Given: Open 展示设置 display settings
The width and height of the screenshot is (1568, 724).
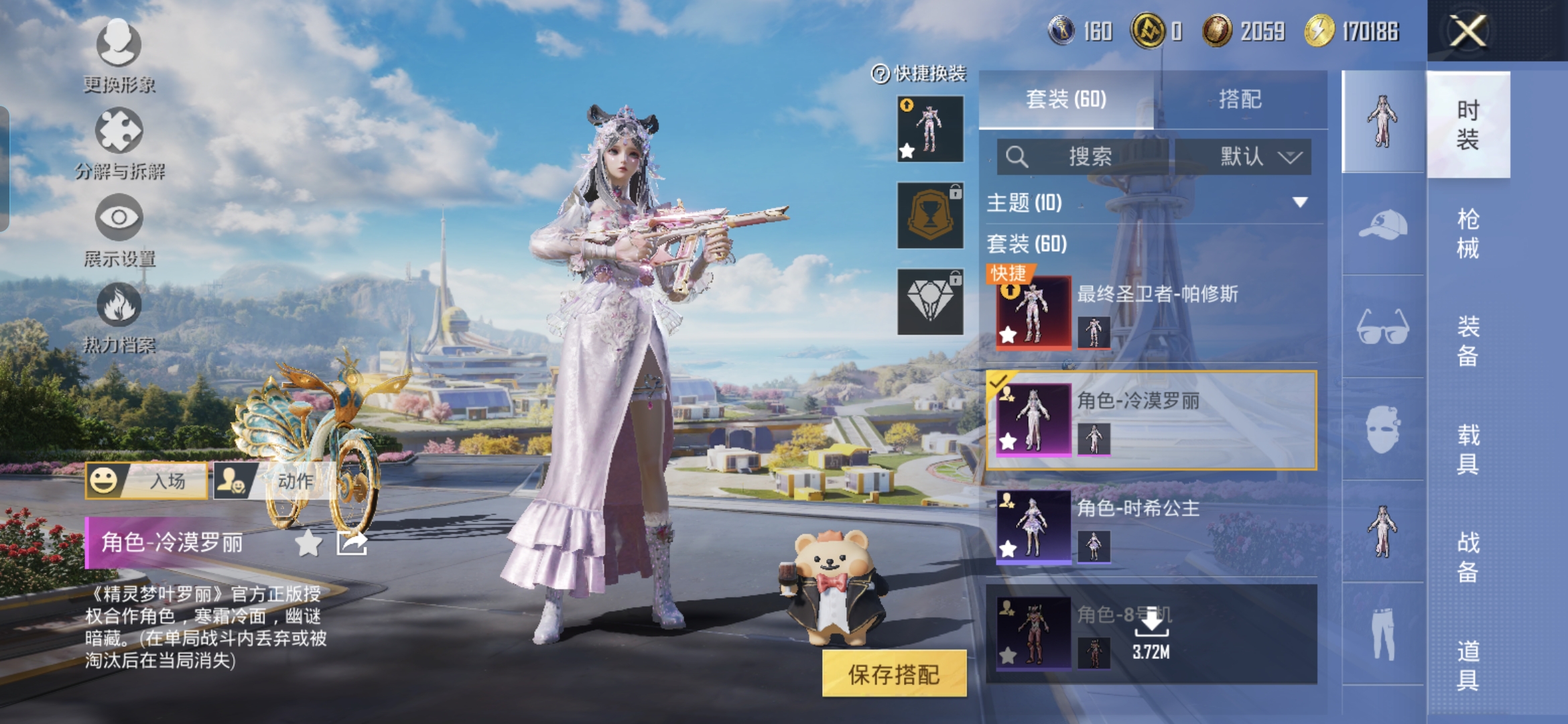Looking at the screenshot, I should point(119,229).
